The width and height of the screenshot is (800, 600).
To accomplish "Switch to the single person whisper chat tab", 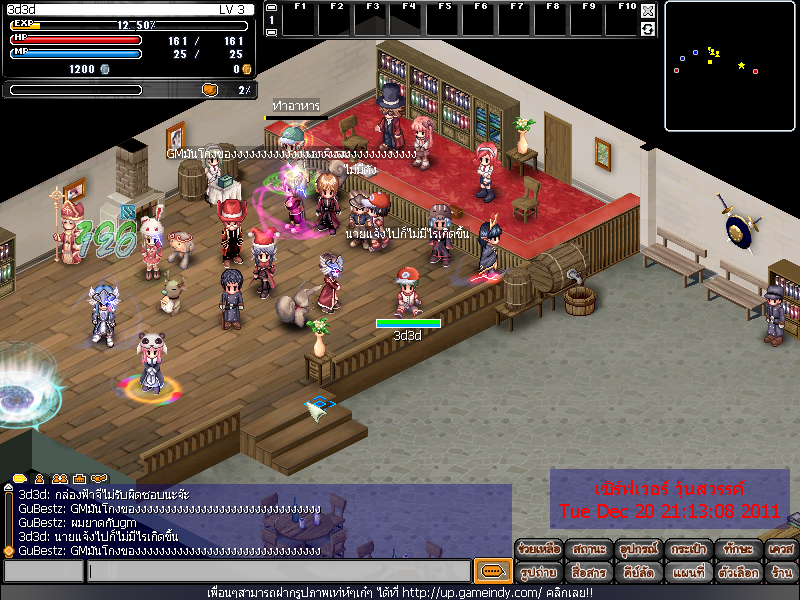I will (40, 479).
